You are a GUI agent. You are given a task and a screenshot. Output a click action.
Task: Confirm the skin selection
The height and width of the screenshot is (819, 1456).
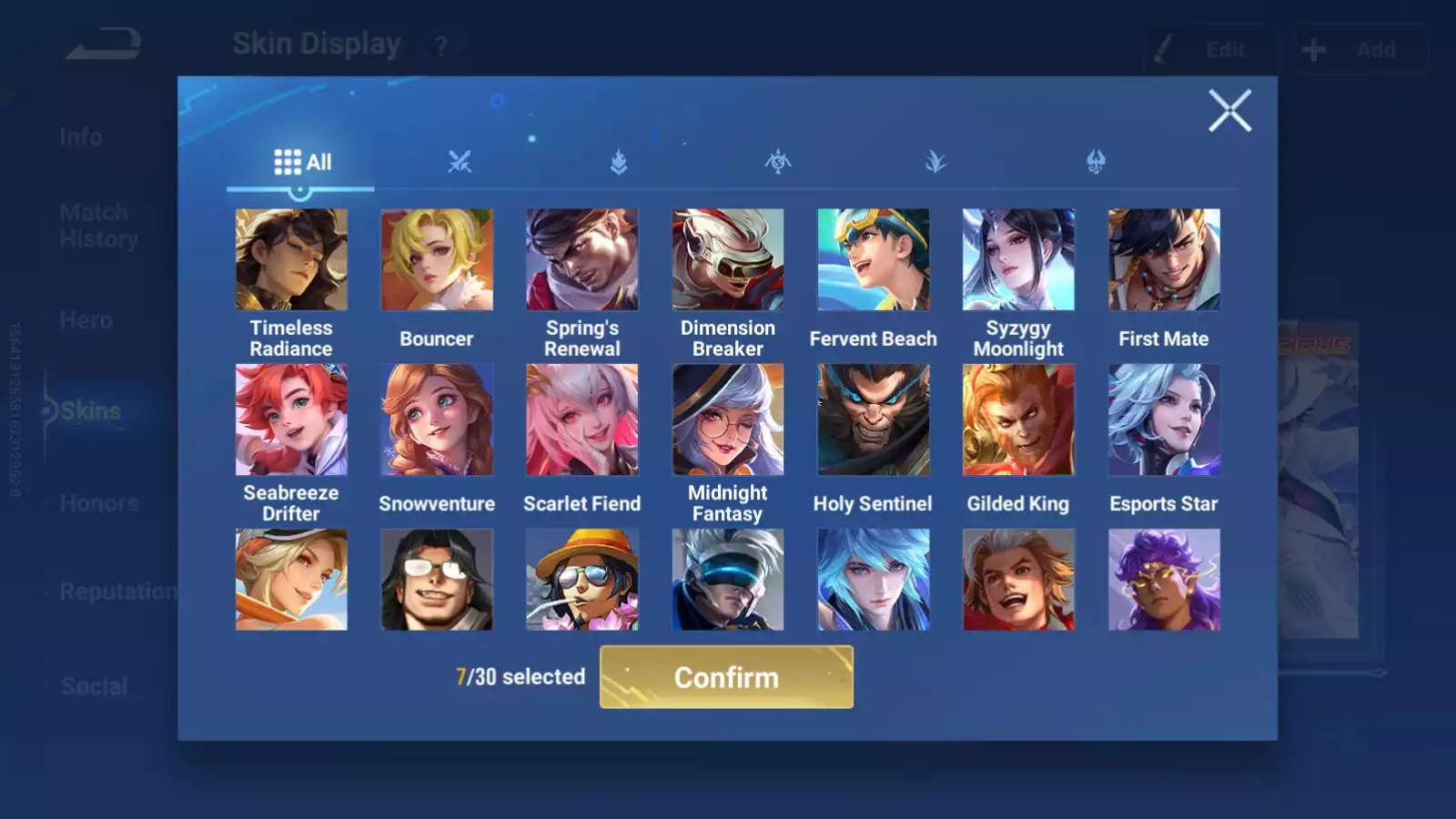[x=726, y=677]
